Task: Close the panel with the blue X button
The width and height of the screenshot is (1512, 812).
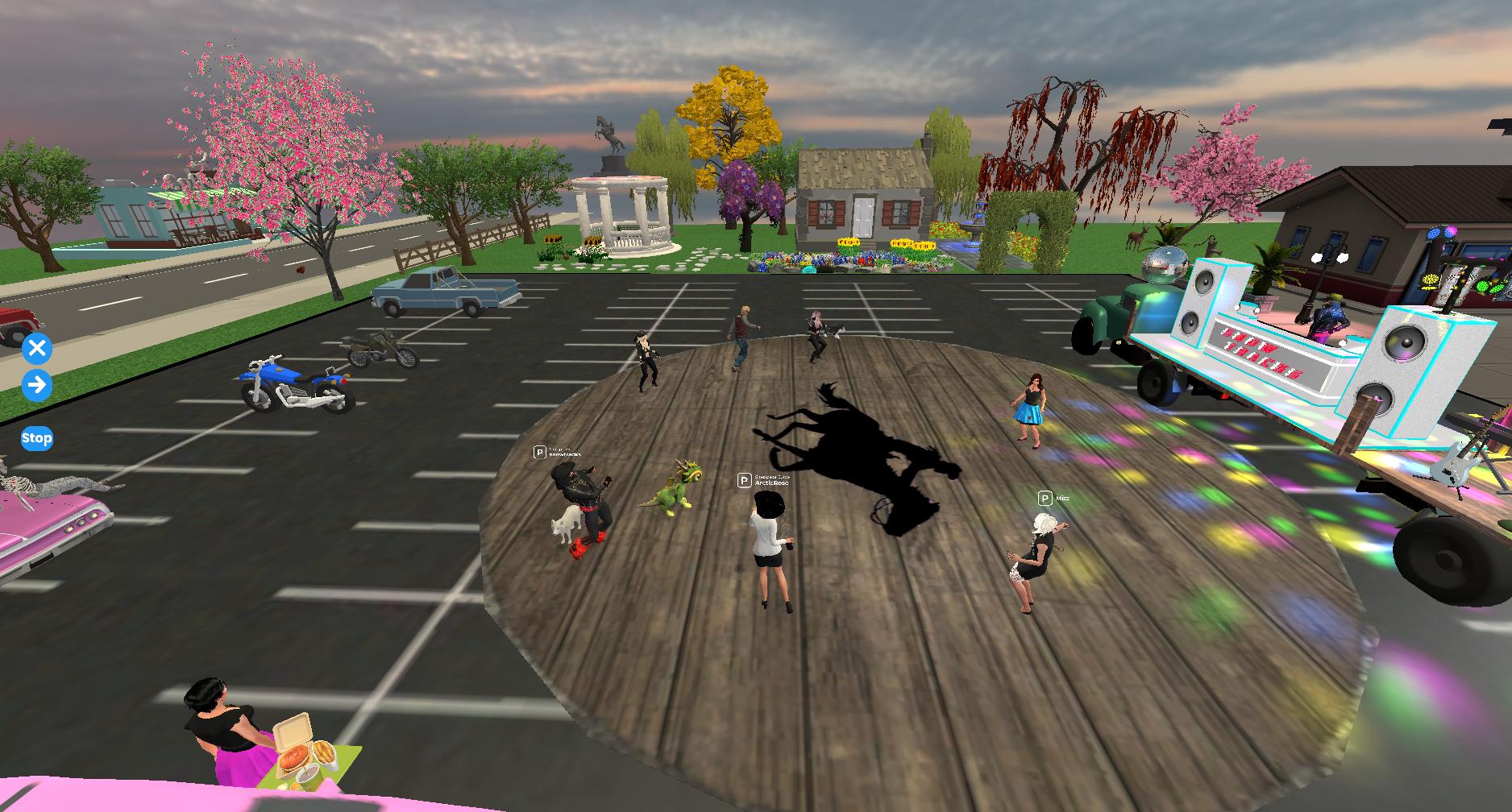Action: pos(36,349)
